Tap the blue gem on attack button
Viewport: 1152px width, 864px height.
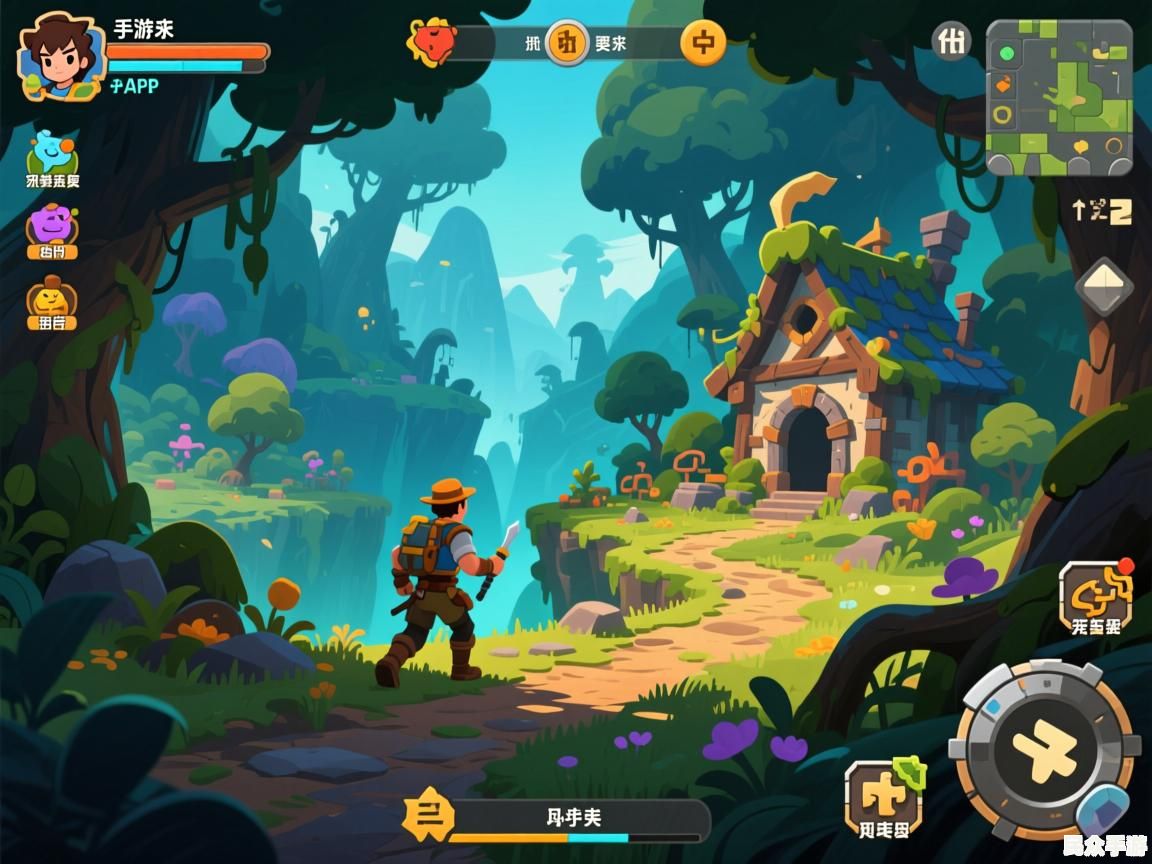pos(1101,809)
